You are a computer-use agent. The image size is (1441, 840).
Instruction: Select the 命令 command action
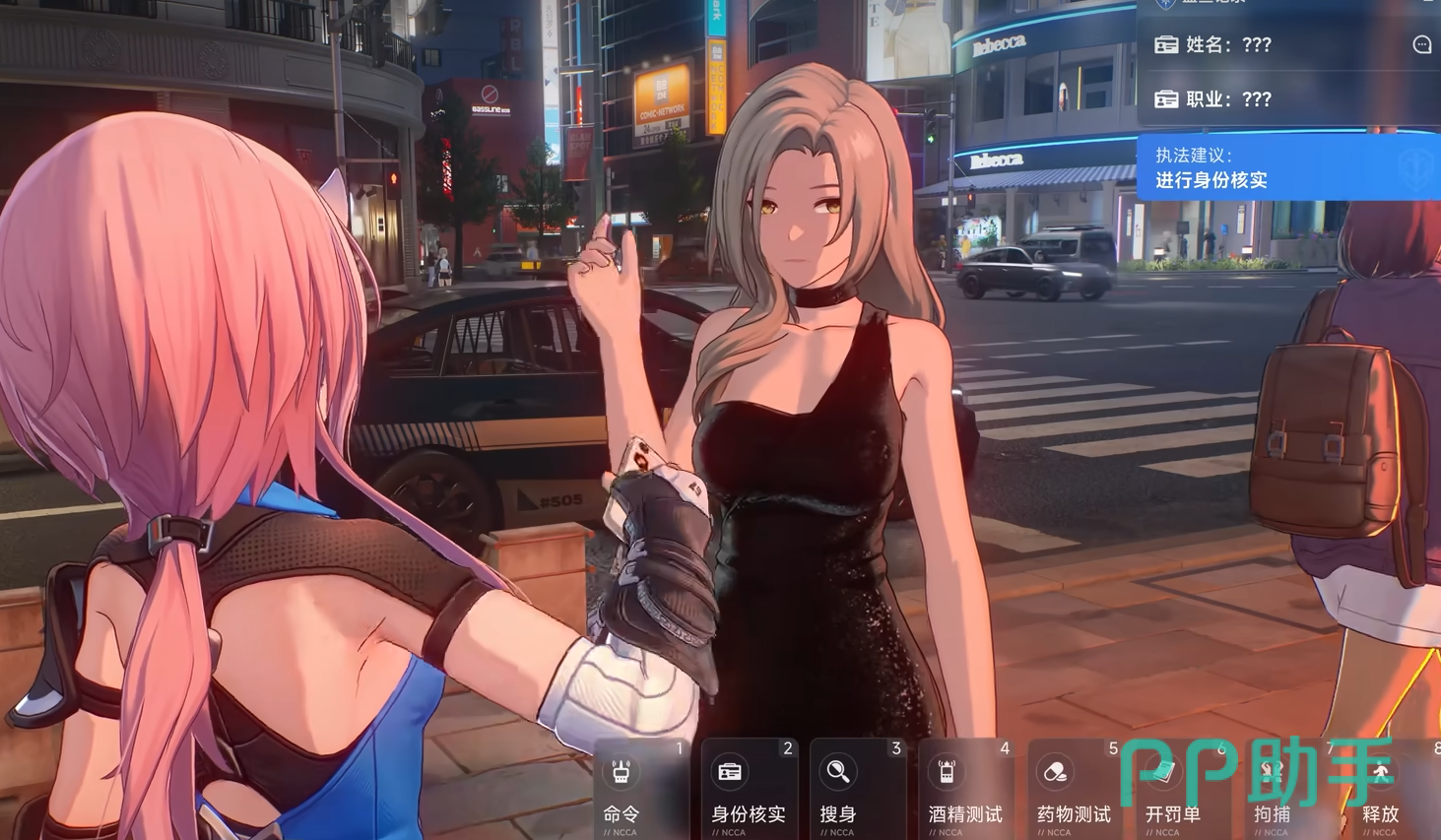pos(640,789)
